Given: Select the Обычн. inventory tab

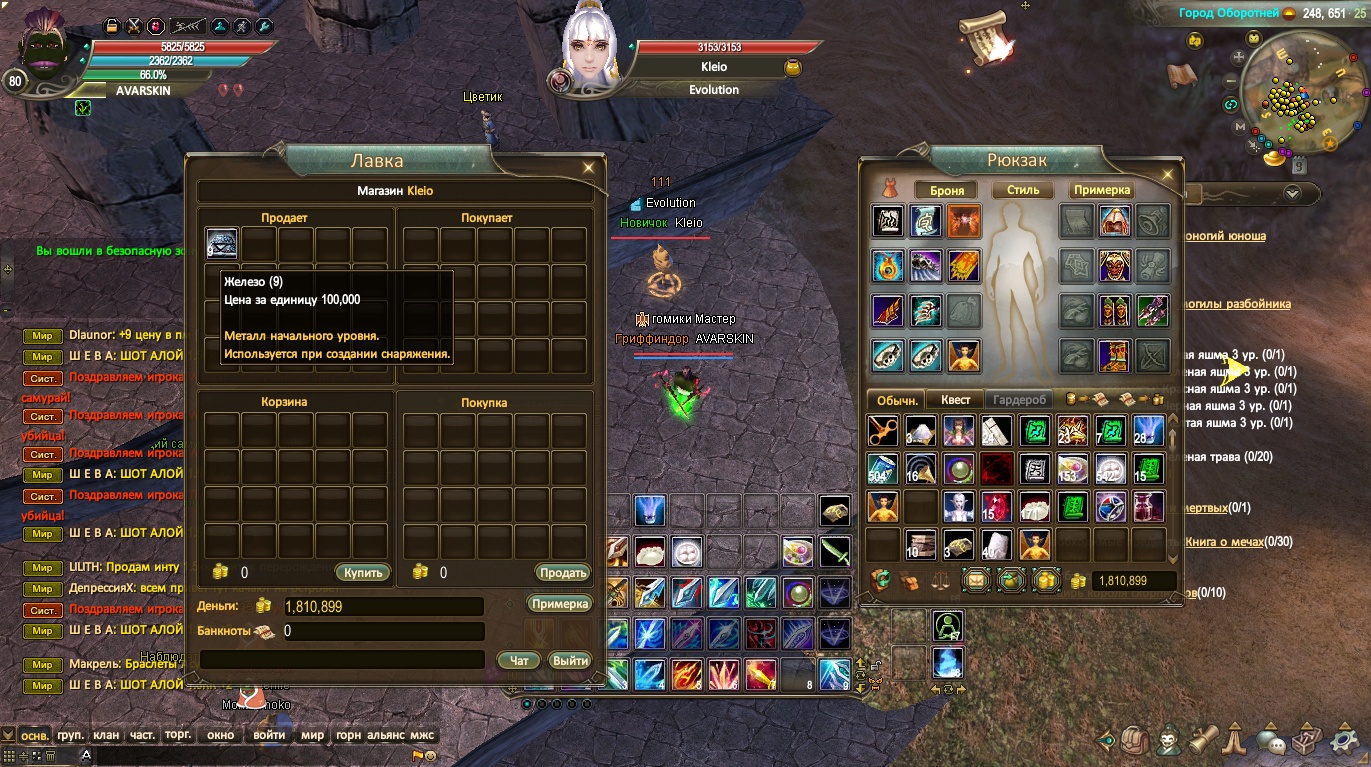Looking at the screenshot, I should (897, 400).
